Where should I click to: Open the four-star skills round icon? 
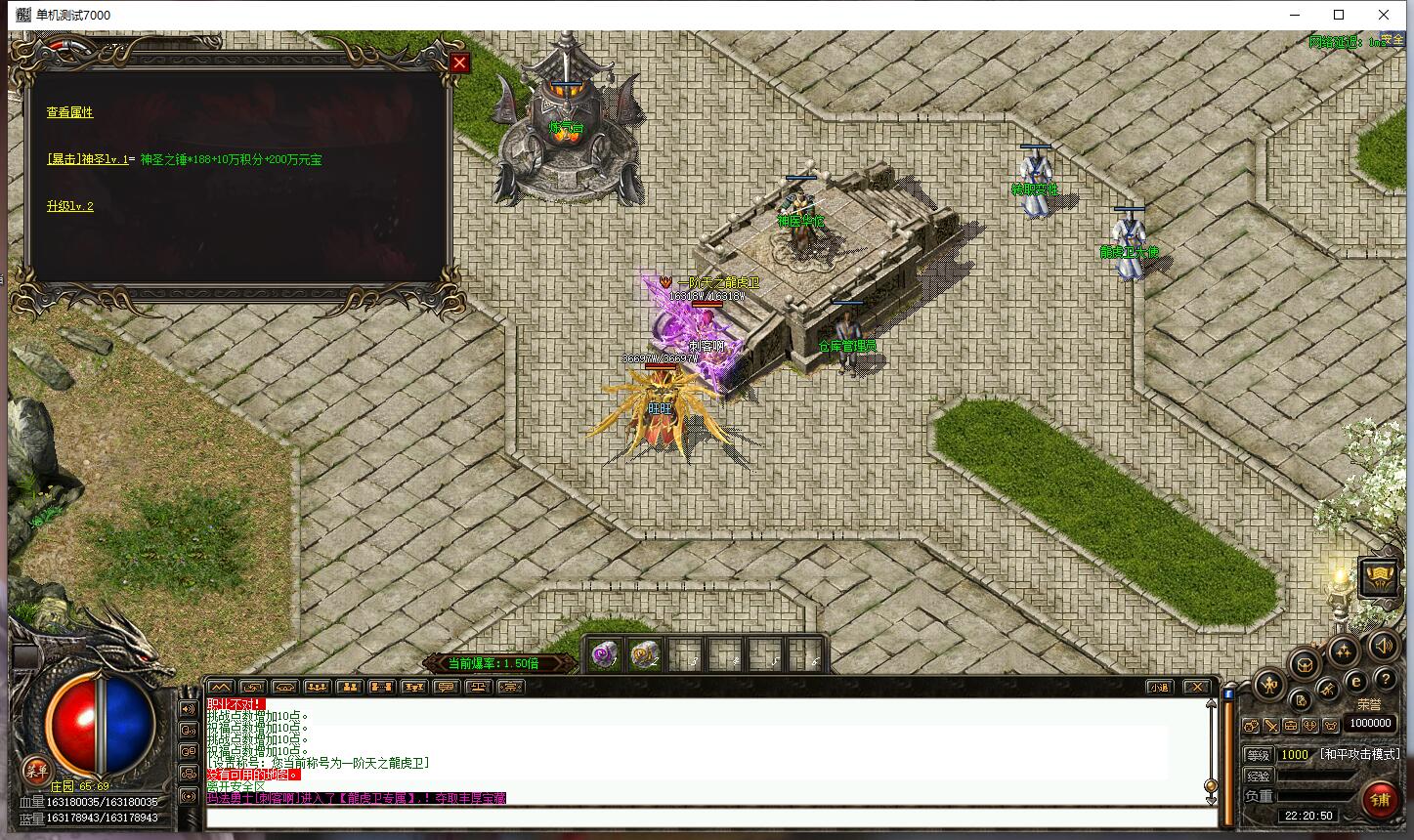(1343, 651)
